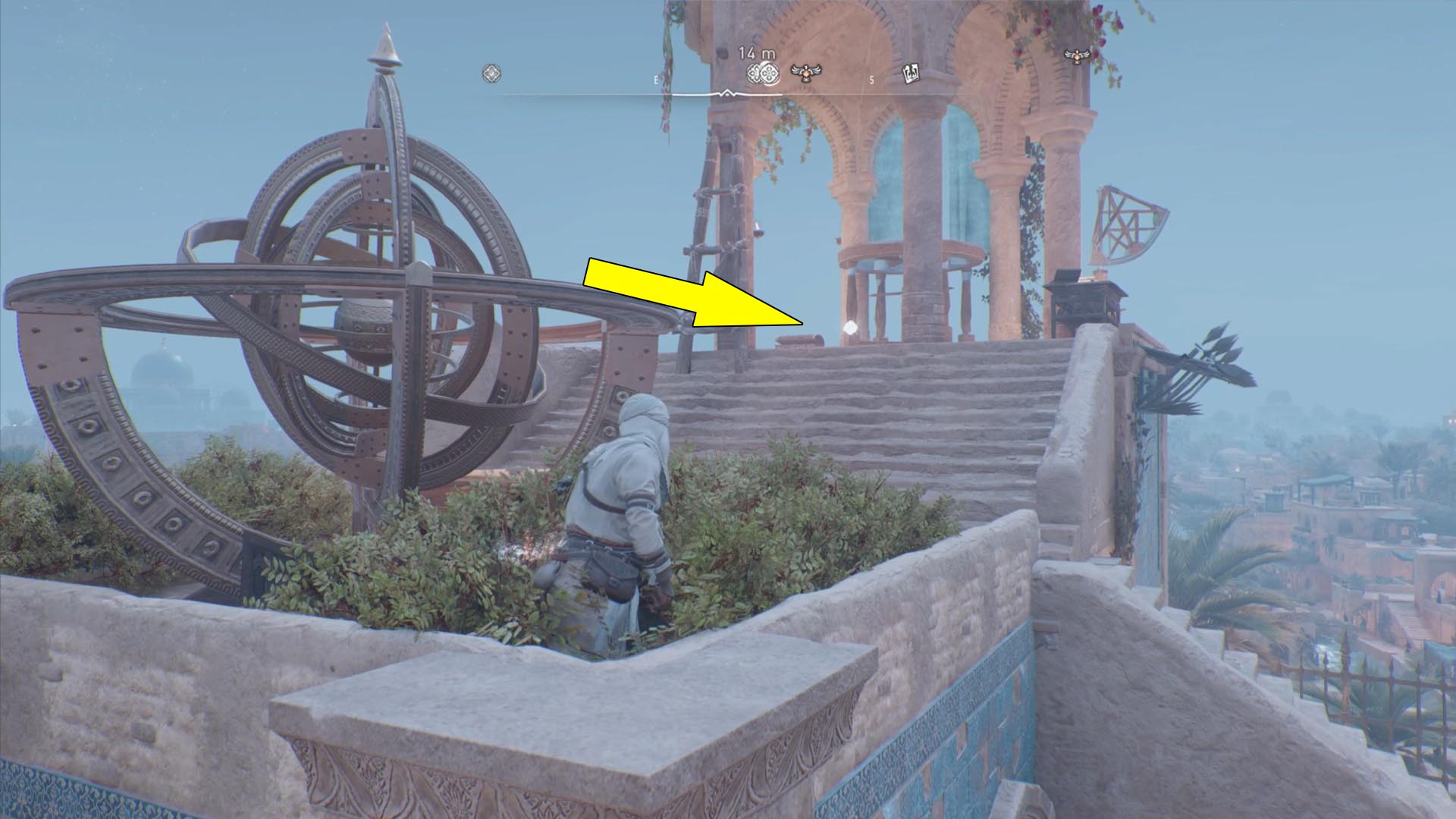Click the white diamond waypoint beside the chest
The image size is (1456, 819).
[x=850, y=328]
